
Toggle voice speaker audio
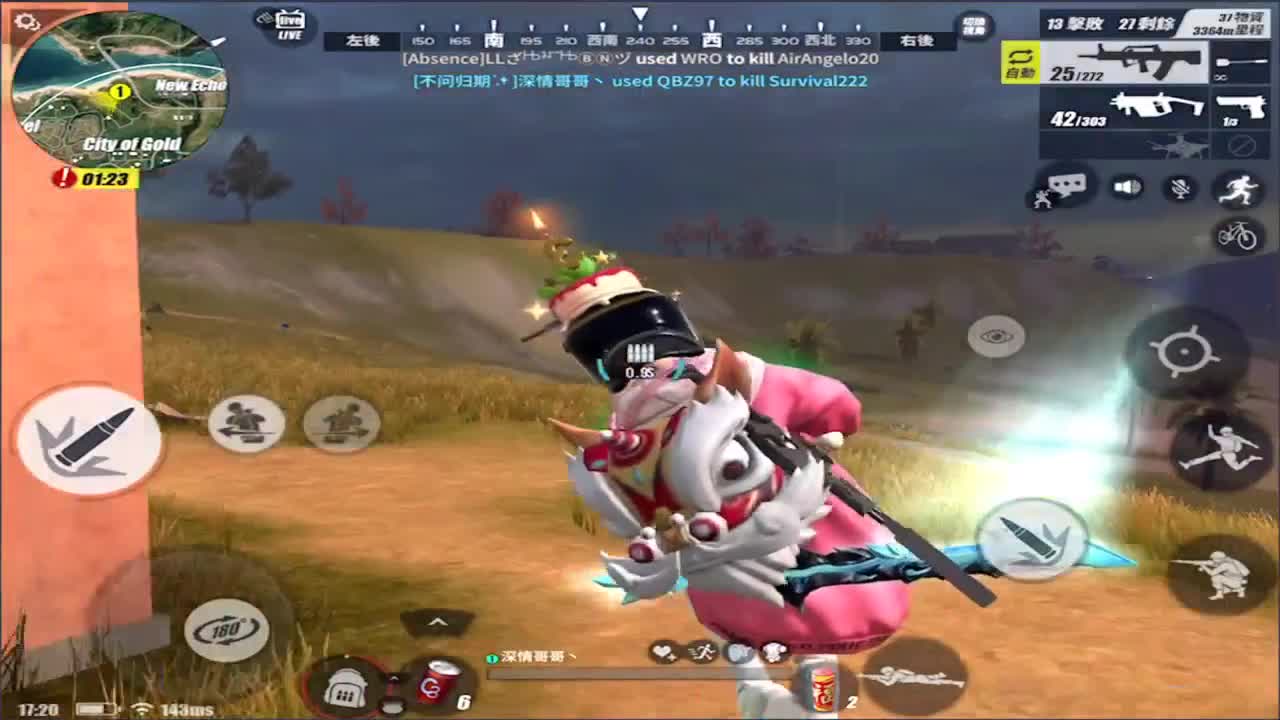(1125, 185)
